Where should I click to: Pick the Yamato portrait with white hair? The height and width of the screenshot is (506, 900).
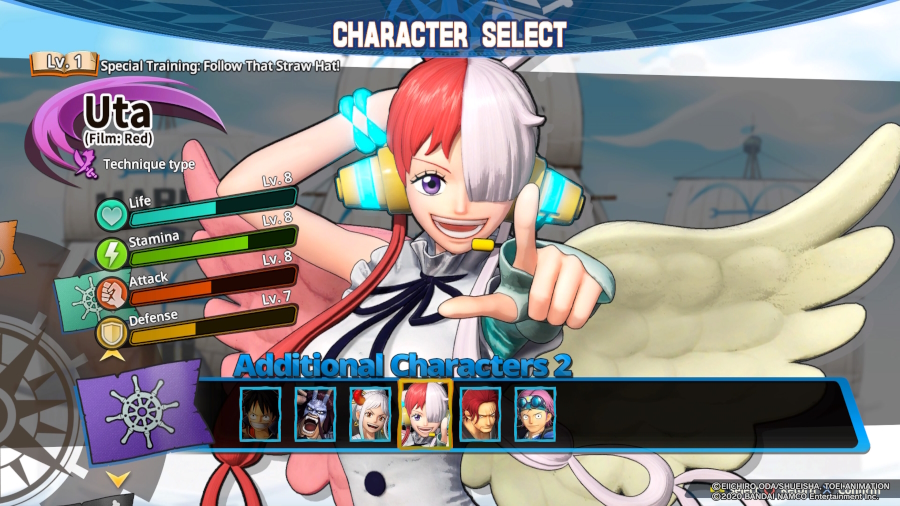pos(370,414)
